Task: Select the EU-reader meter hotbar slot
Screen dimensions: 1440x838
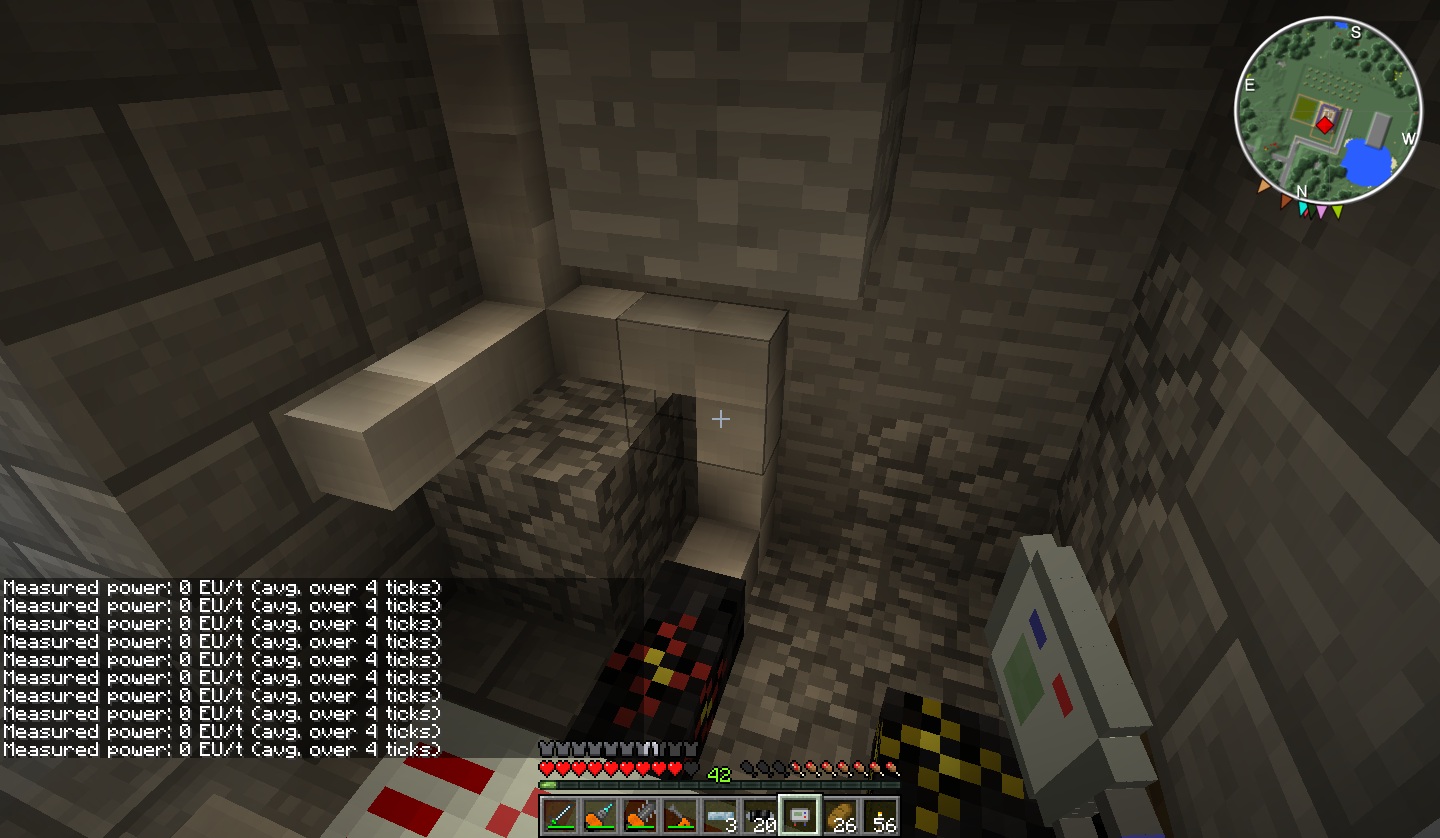Action: coord(800,816)
